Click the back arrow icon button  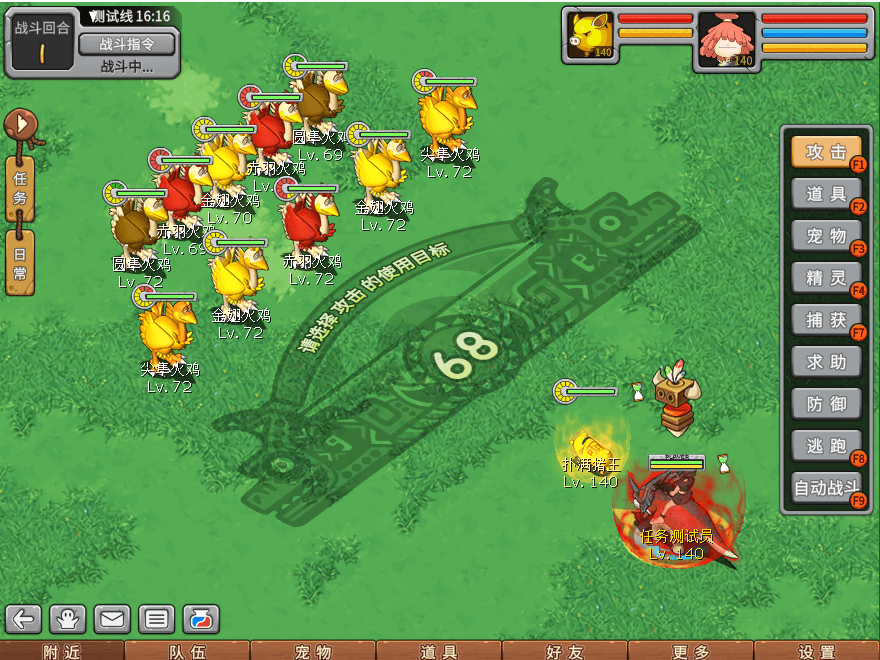click(24, 619)
